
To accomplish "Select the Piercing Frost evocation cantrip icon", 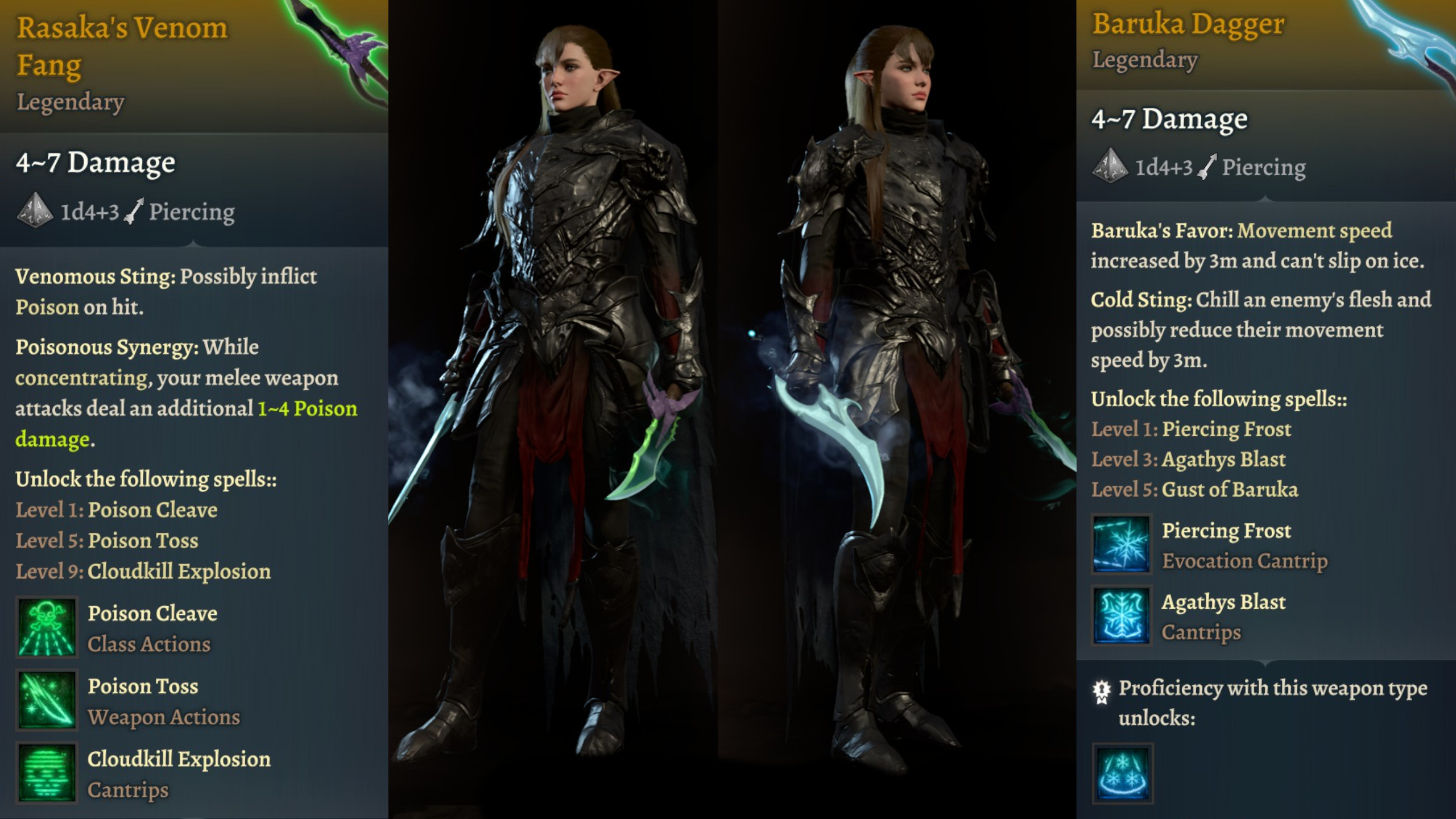I will pos(1120,545).
